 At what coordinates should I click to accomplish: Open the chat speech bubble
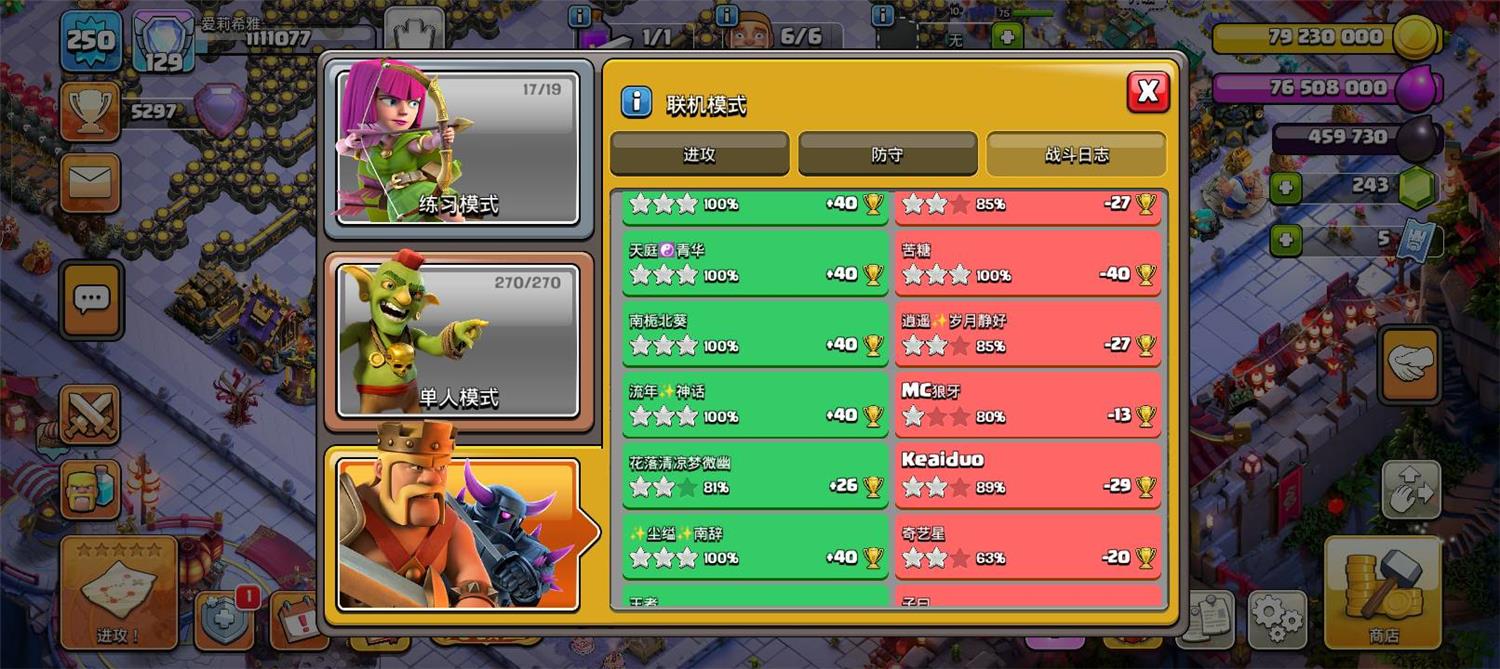(x=92, y=299)
